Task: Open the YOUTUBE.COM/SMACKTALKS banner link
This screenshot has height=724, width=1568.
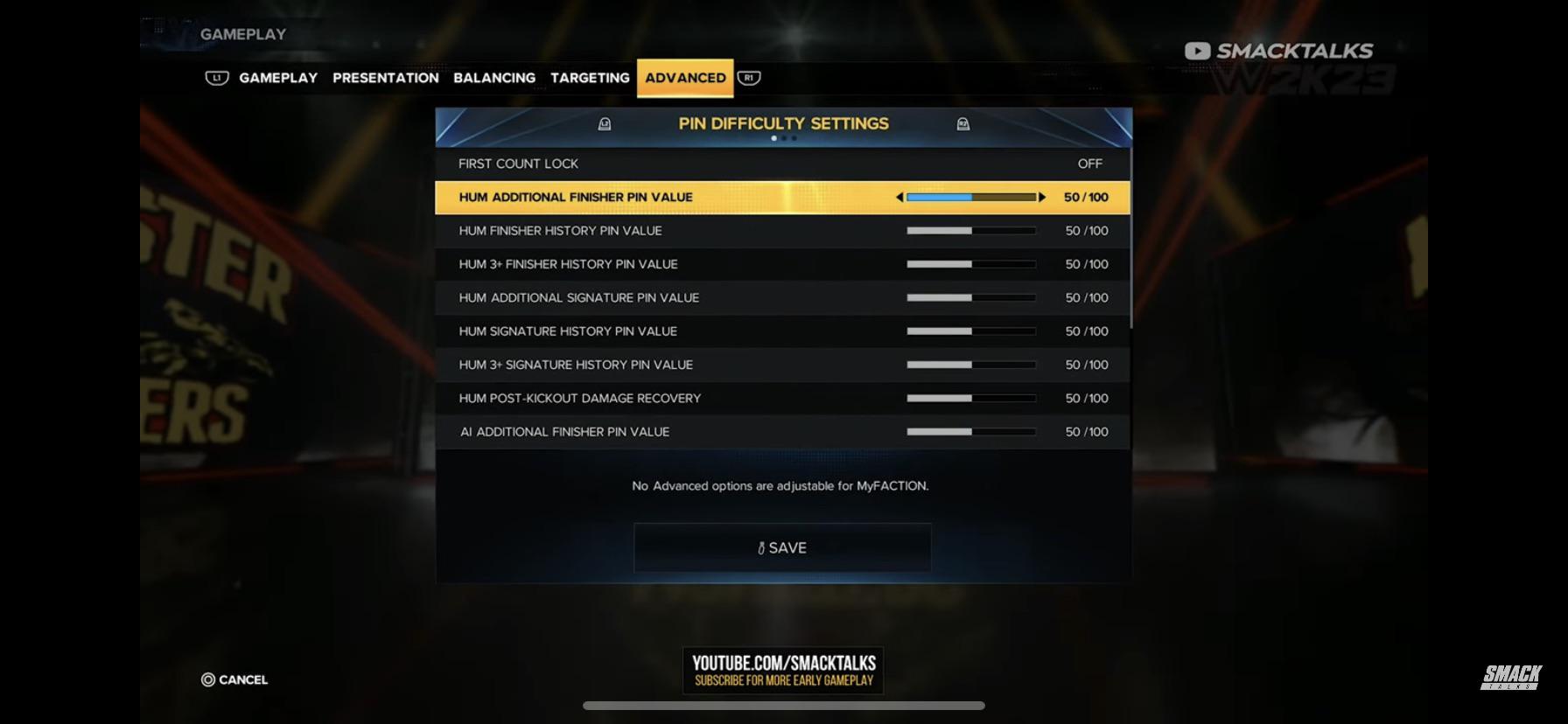Action: pyautogui.click(x=781, y=670)
